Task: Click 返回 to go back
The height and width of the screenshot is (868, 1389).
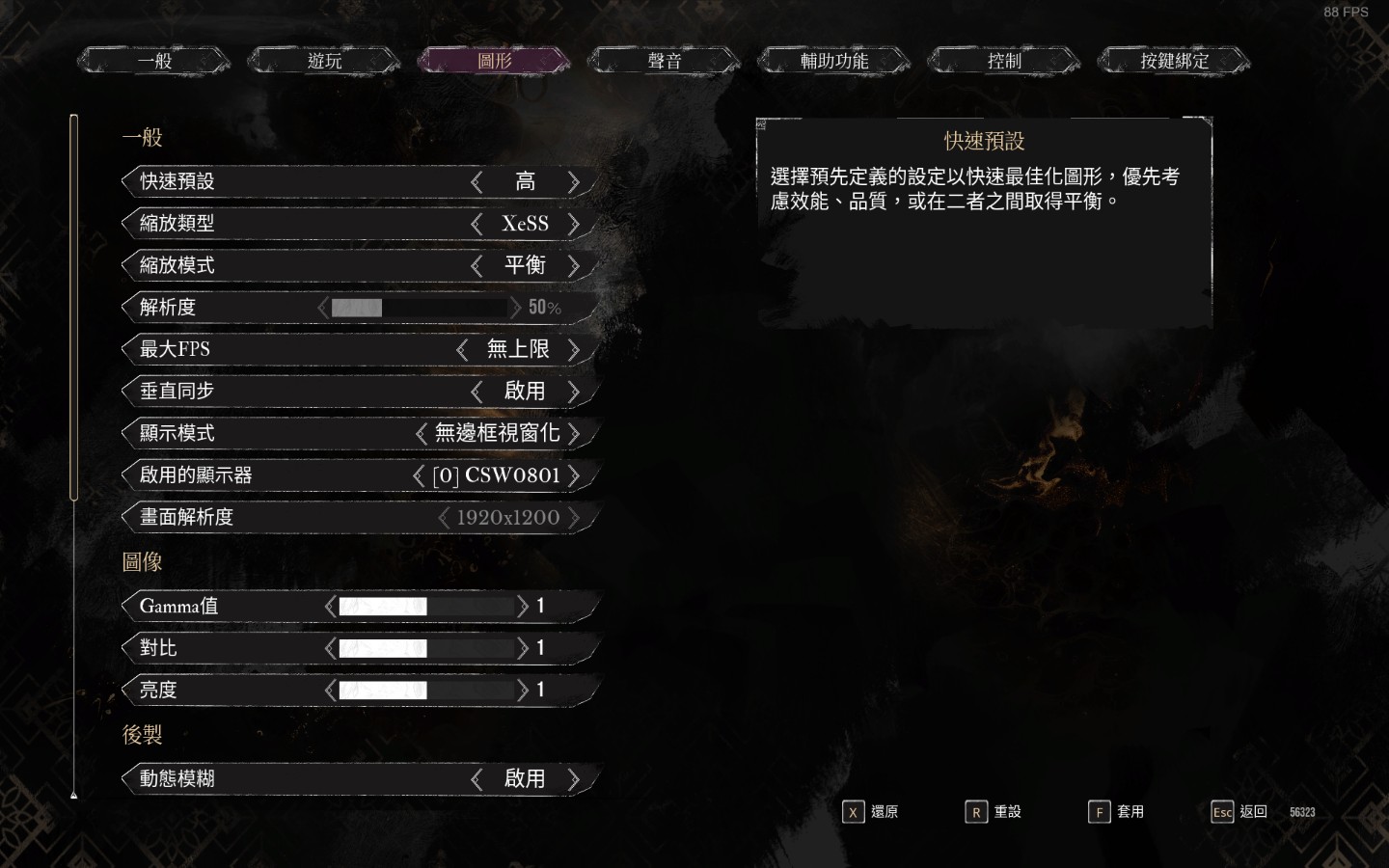Action: click(x=1239, y=812)
